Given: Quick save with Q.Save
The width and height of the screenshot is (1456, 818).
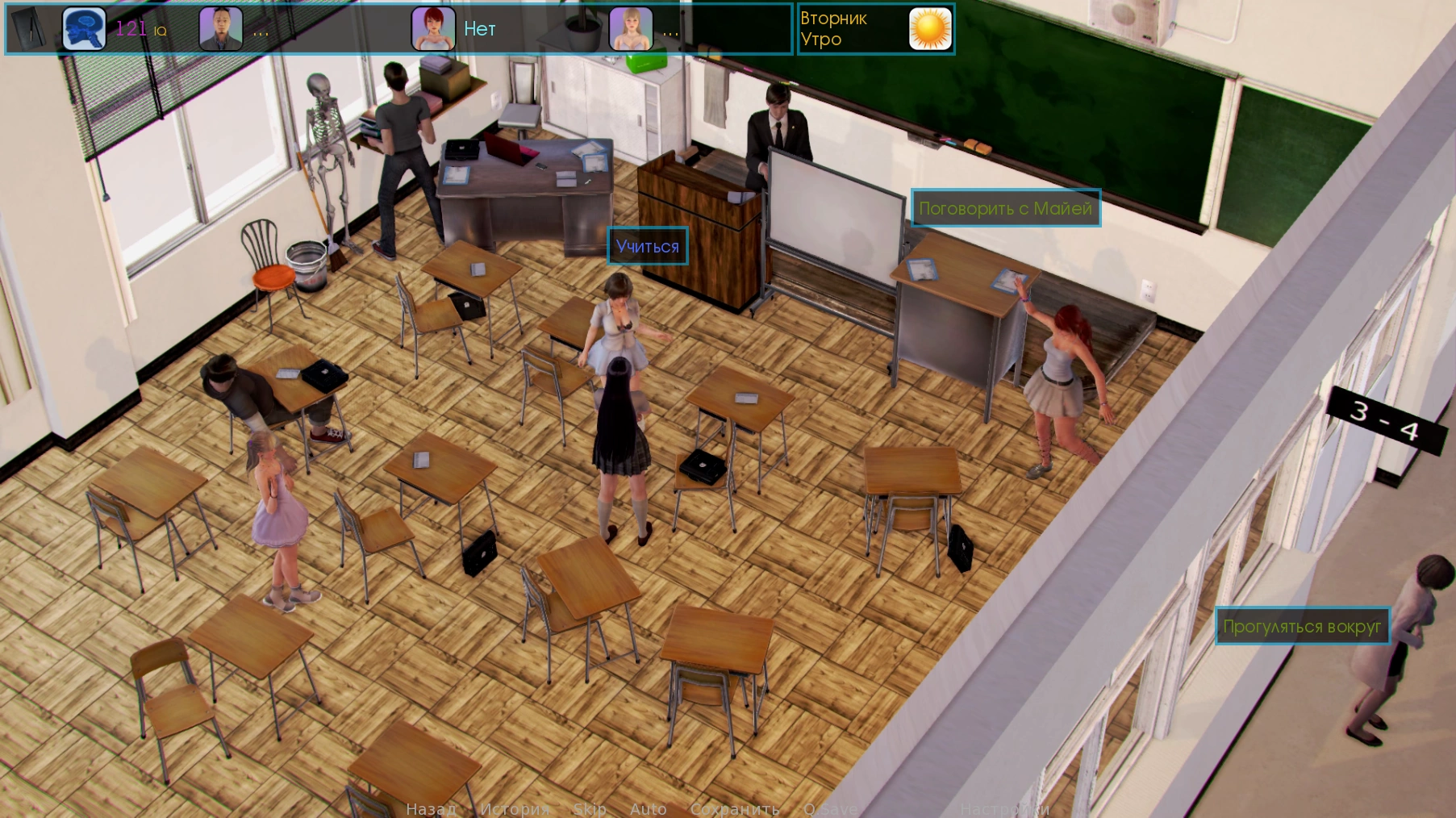Looking at the screenshot, I should point(830,808).
